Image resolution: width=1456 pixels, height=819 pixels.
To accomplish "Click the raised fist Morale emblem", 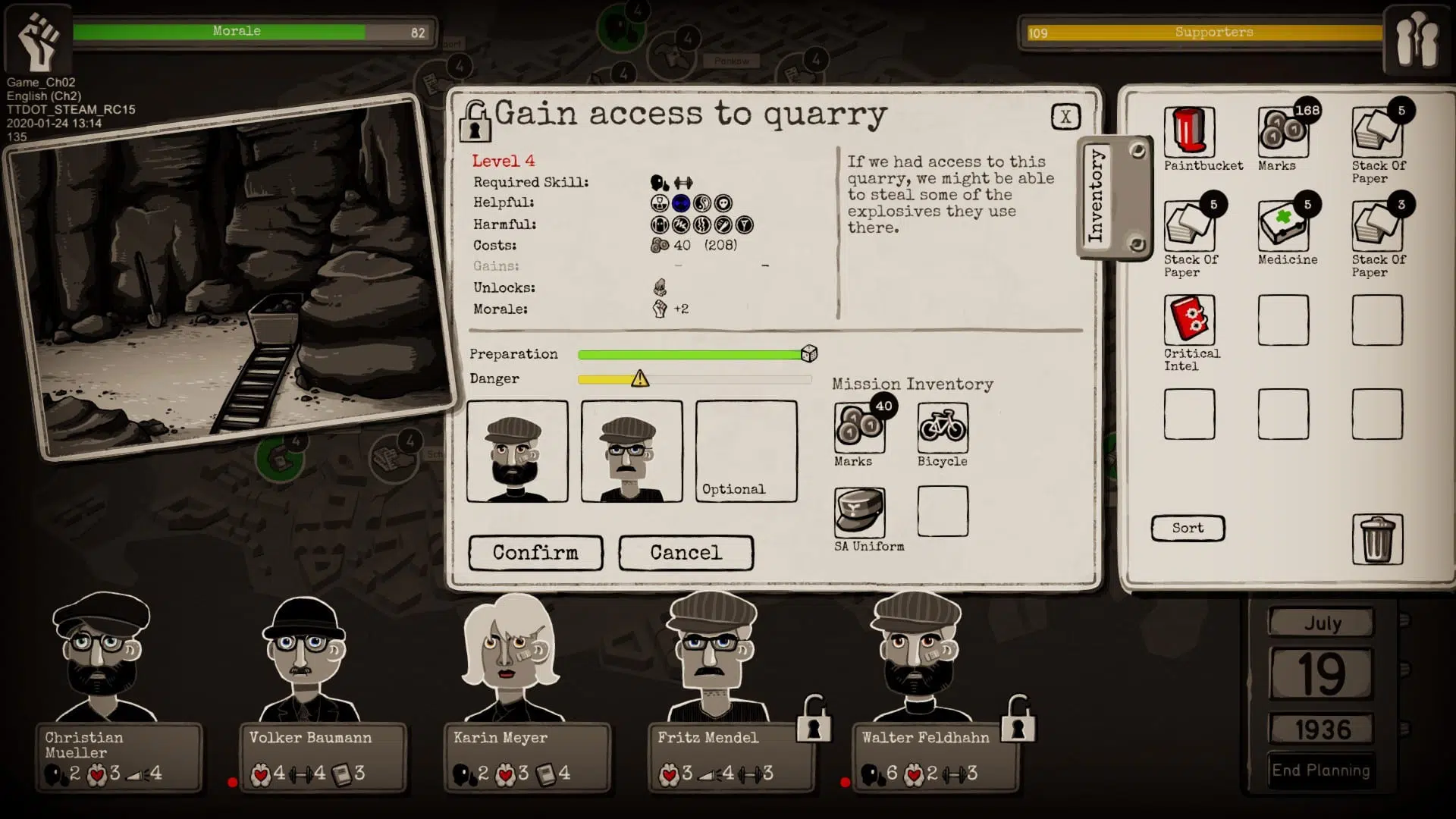I will pyautogui.click(x=36, y=38).
